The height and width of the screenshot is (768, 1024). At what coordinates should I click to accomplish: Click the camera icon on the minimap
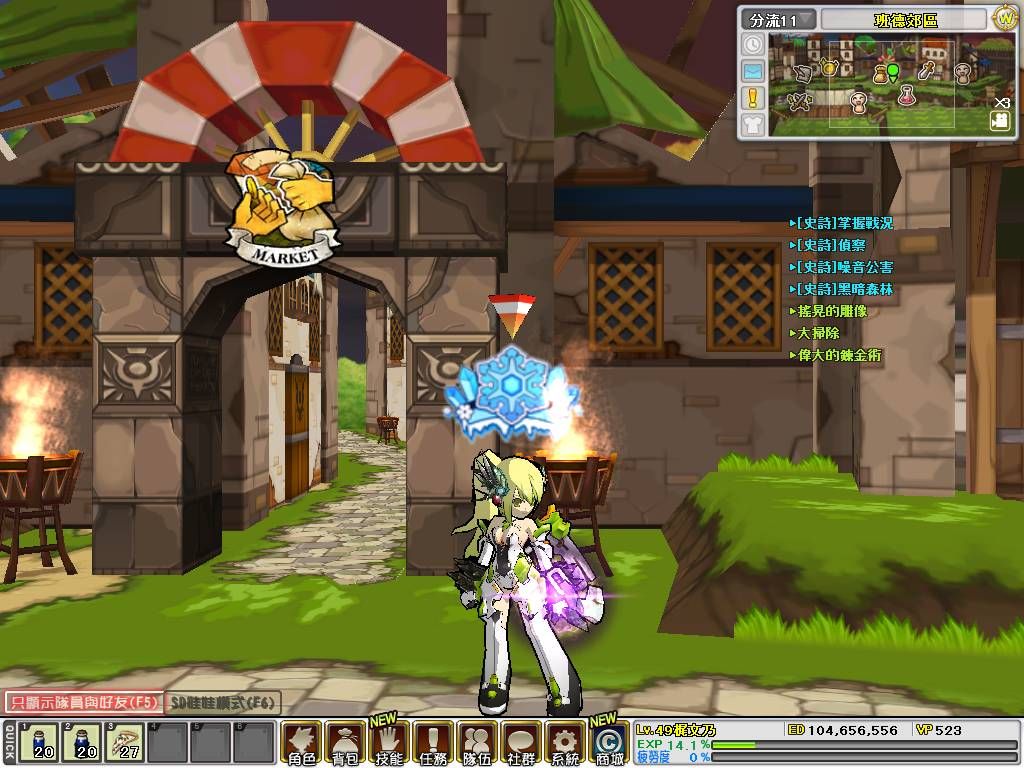pyautogui.click(x=999, y=120)
